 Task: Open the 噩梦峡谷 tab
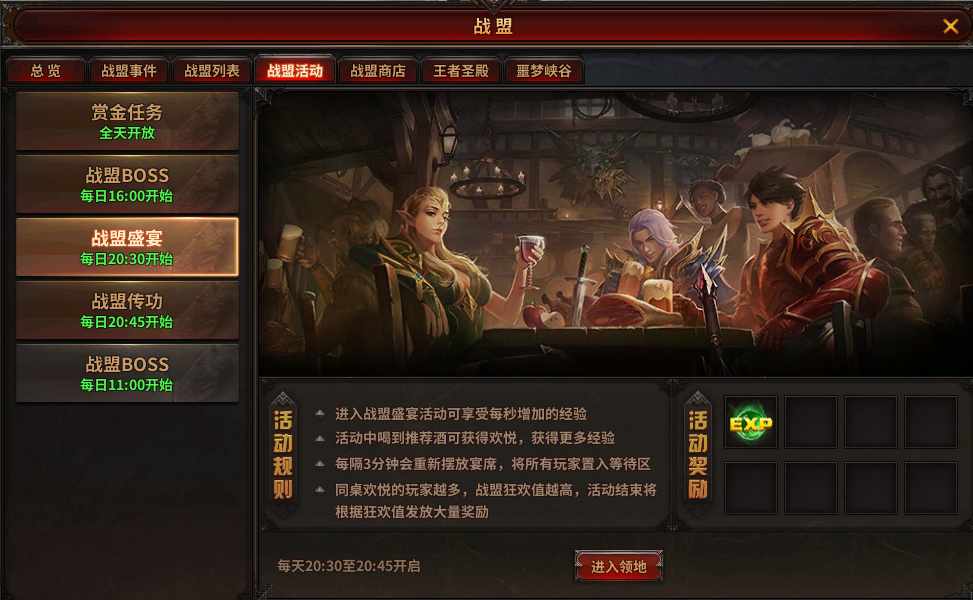click(544, 71)
